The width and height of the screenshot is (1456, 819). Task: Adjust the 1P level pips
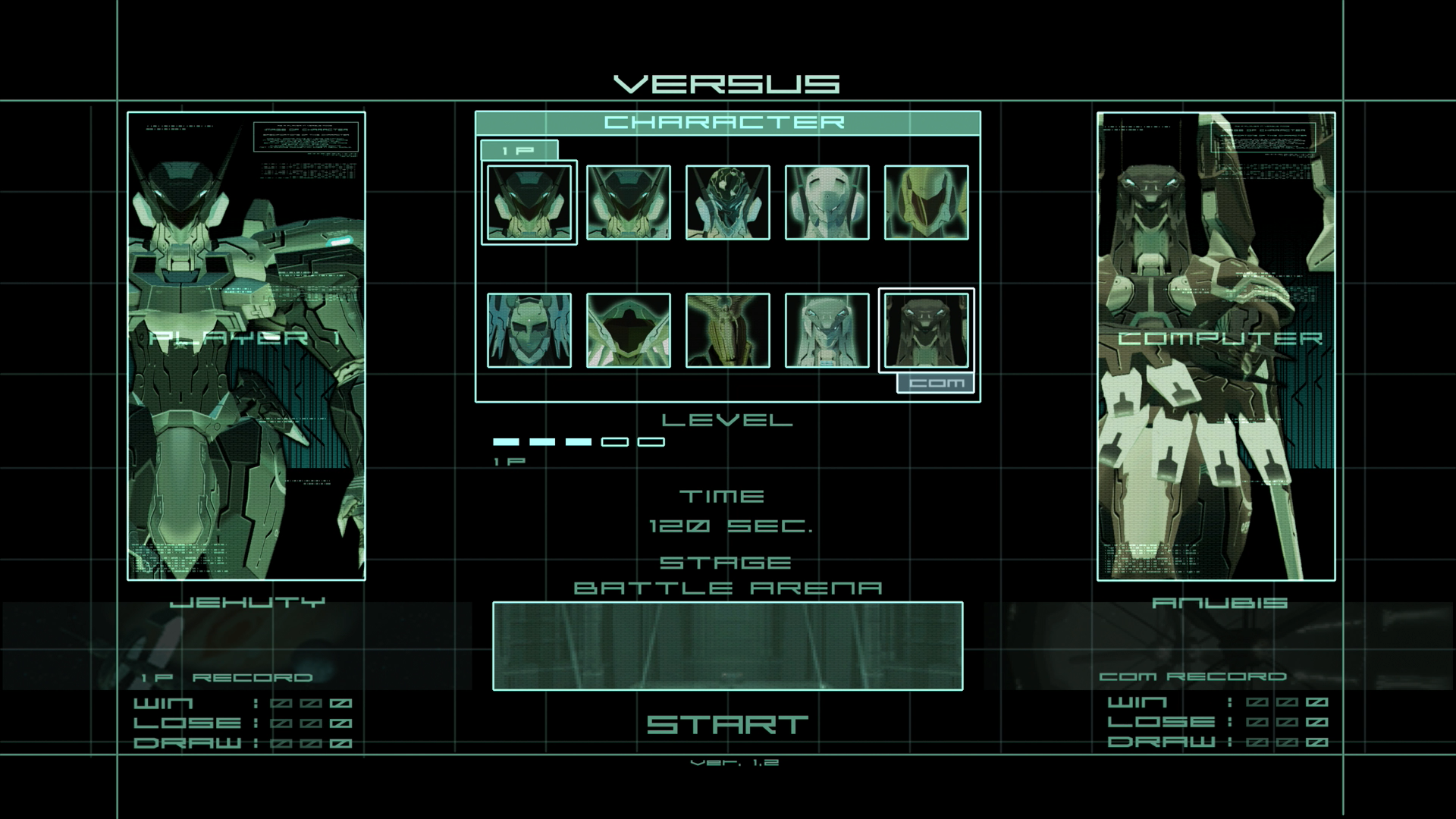(x=579, y=442)
